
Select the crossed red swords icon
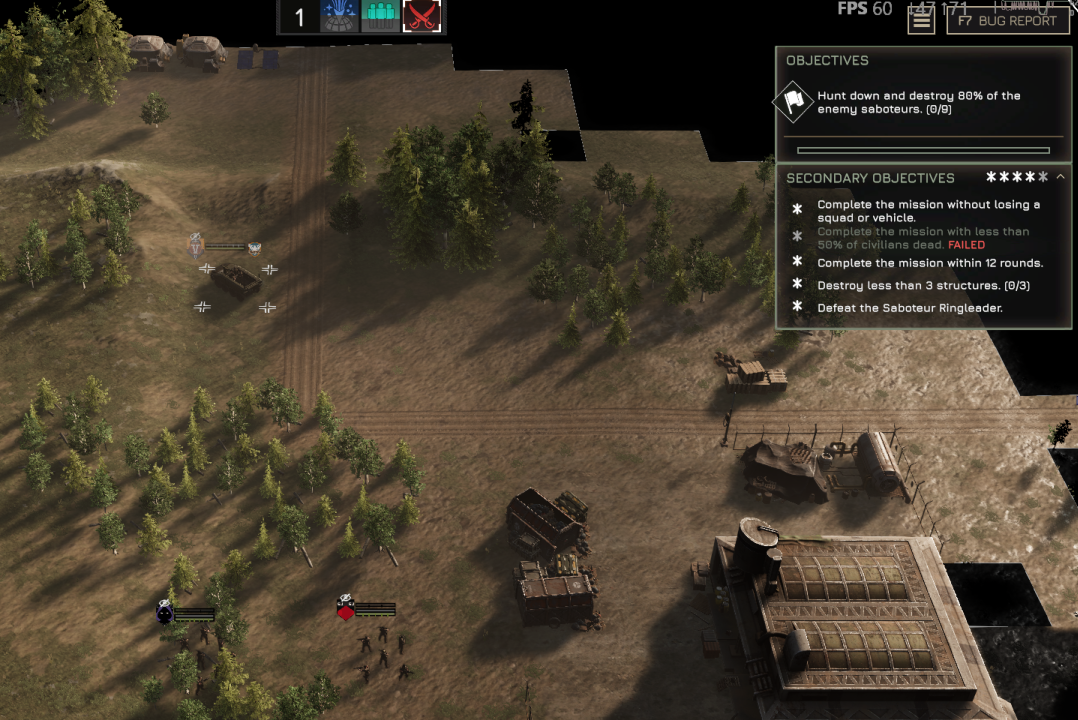click(421, 16)
